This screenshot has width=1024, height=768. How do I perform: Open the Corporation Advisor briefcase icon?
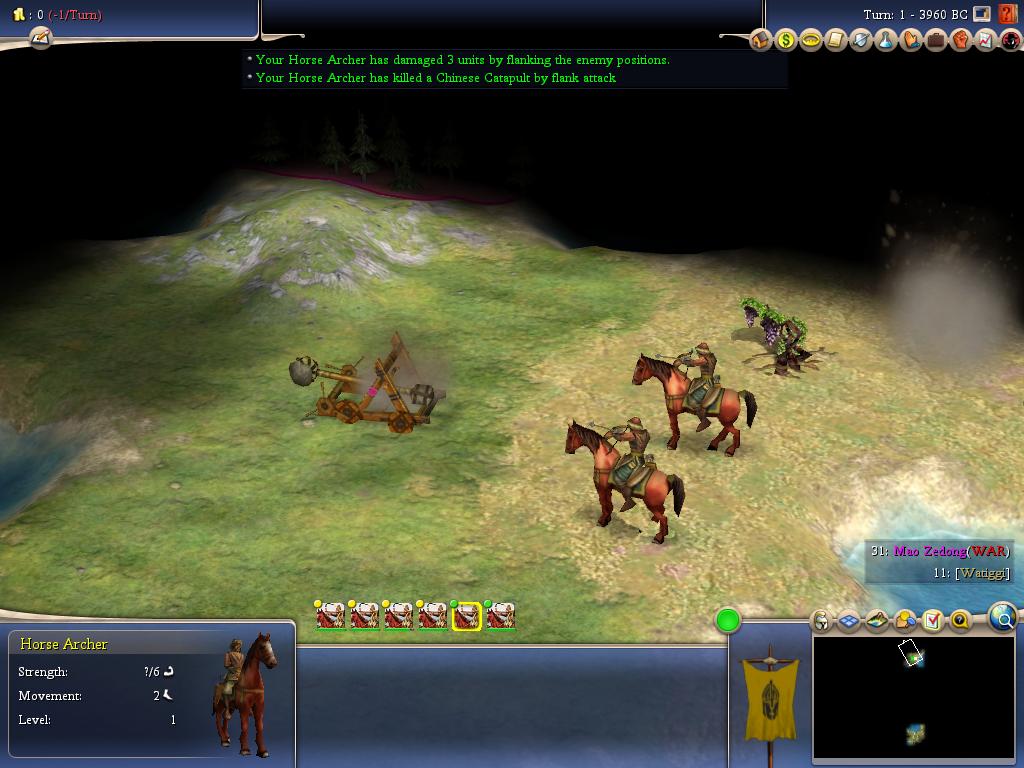(936, 40)
